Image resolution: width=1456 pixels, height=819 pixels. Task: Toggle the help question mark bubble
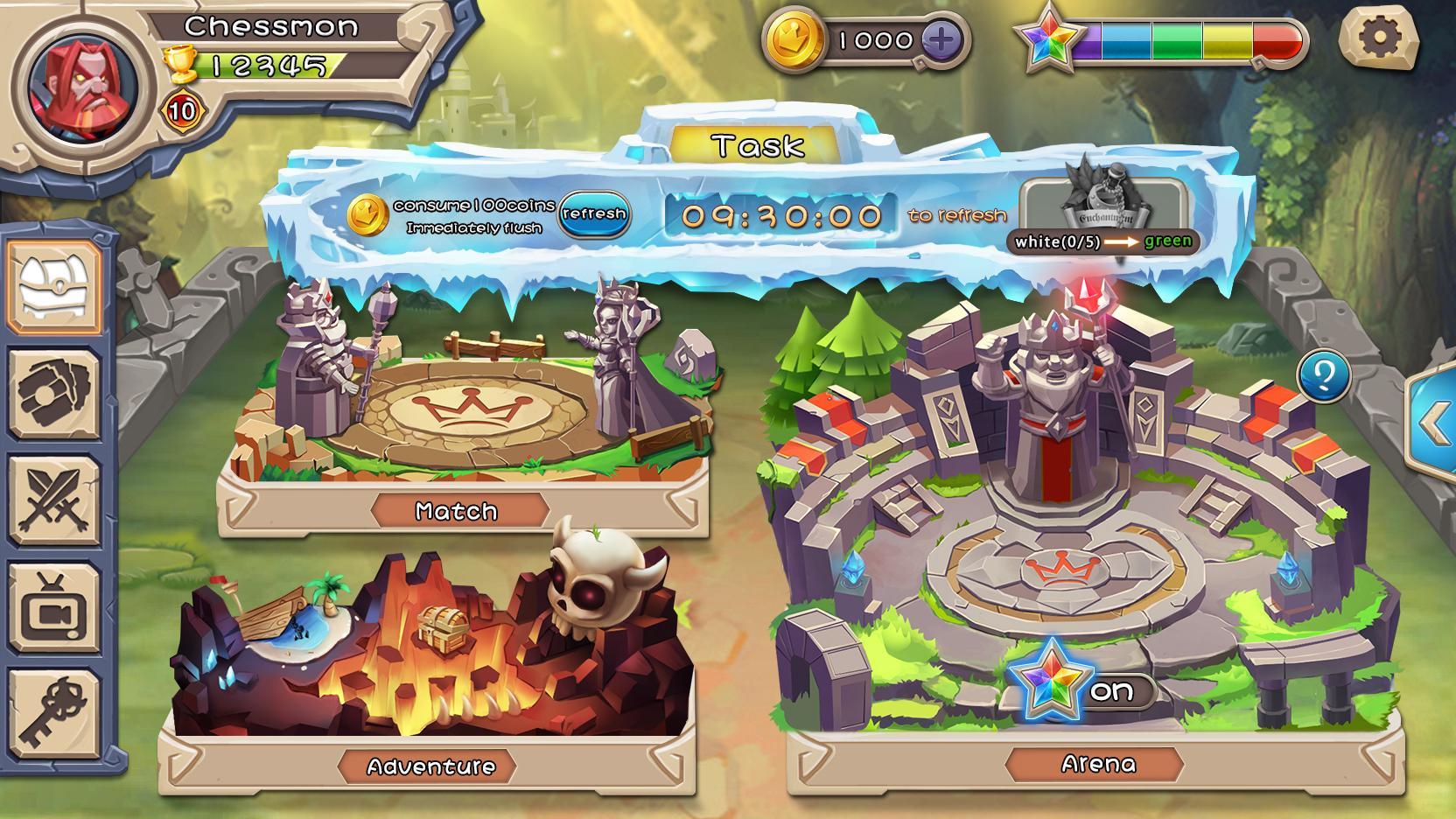[1324, 374]
